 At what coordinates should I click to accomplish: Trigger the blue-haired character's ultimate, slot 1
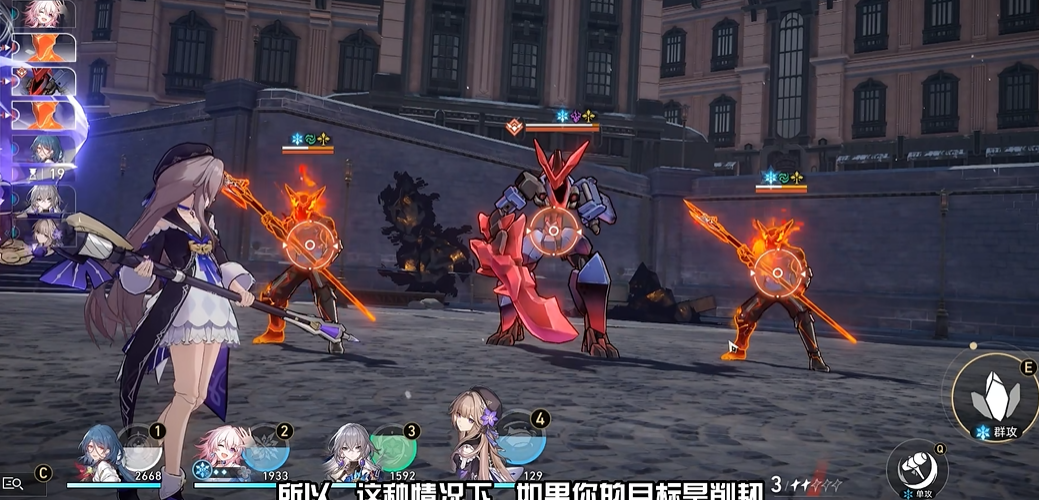(107, 452)
